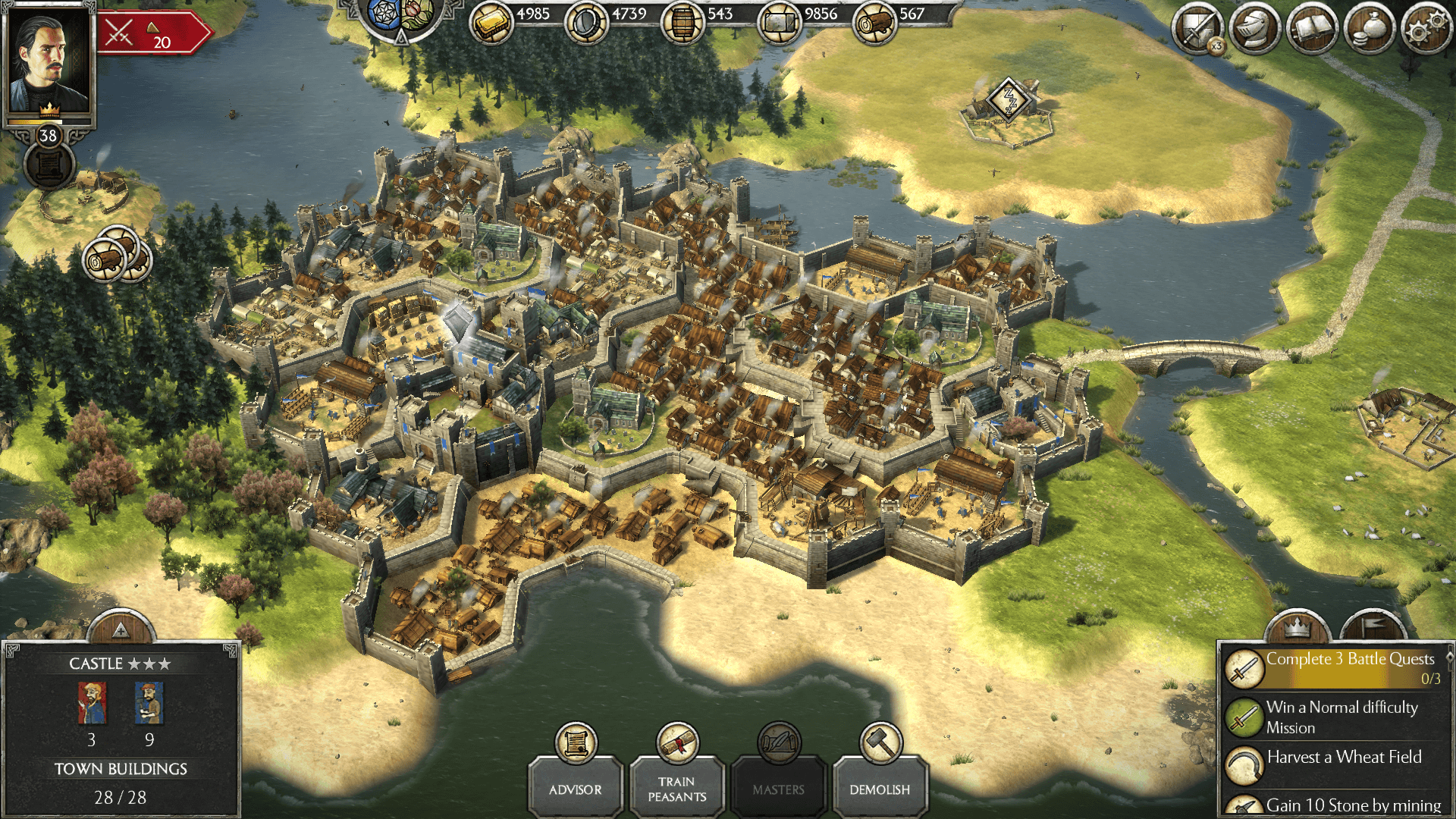Viewport: 1456px width, 819px height.
Task: Open the helmet icon menu
Action: tap(1255, 30)
